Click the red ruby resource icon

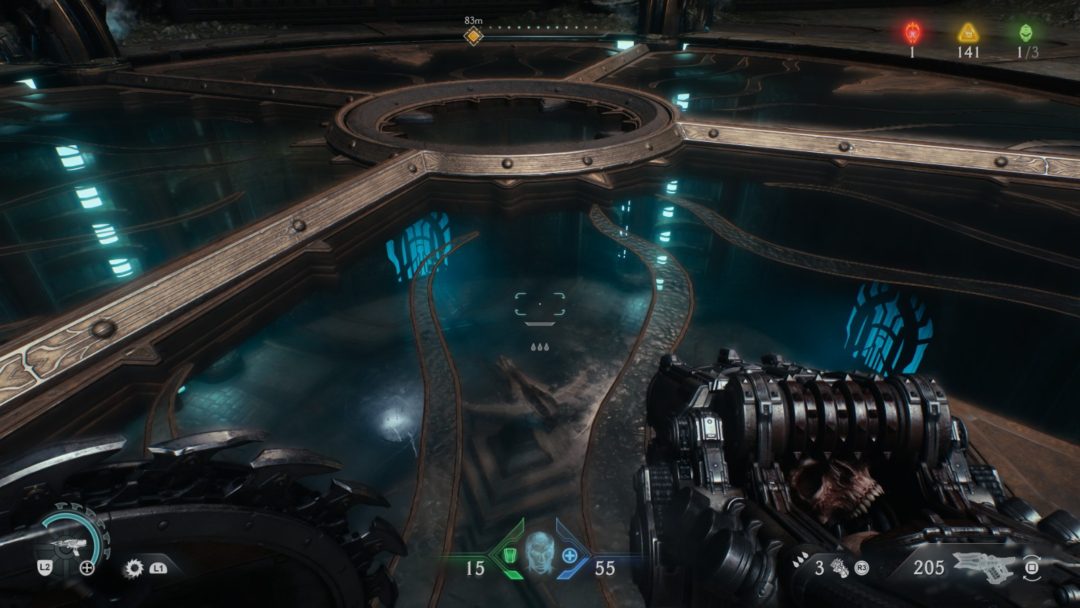(x=912, y=32)
